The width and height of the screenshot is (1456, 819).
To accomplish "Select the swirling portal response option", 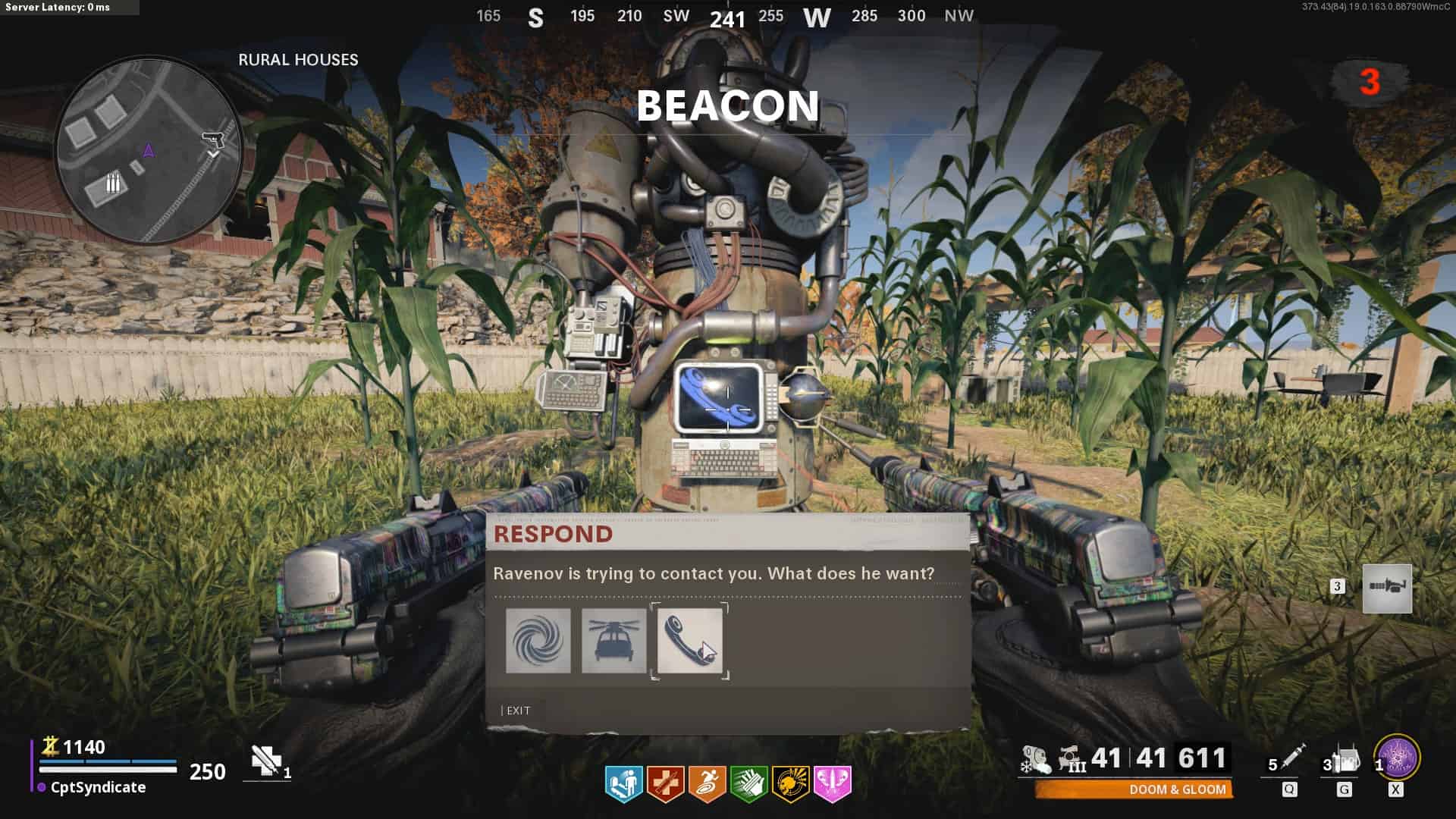I will point(538,641).
